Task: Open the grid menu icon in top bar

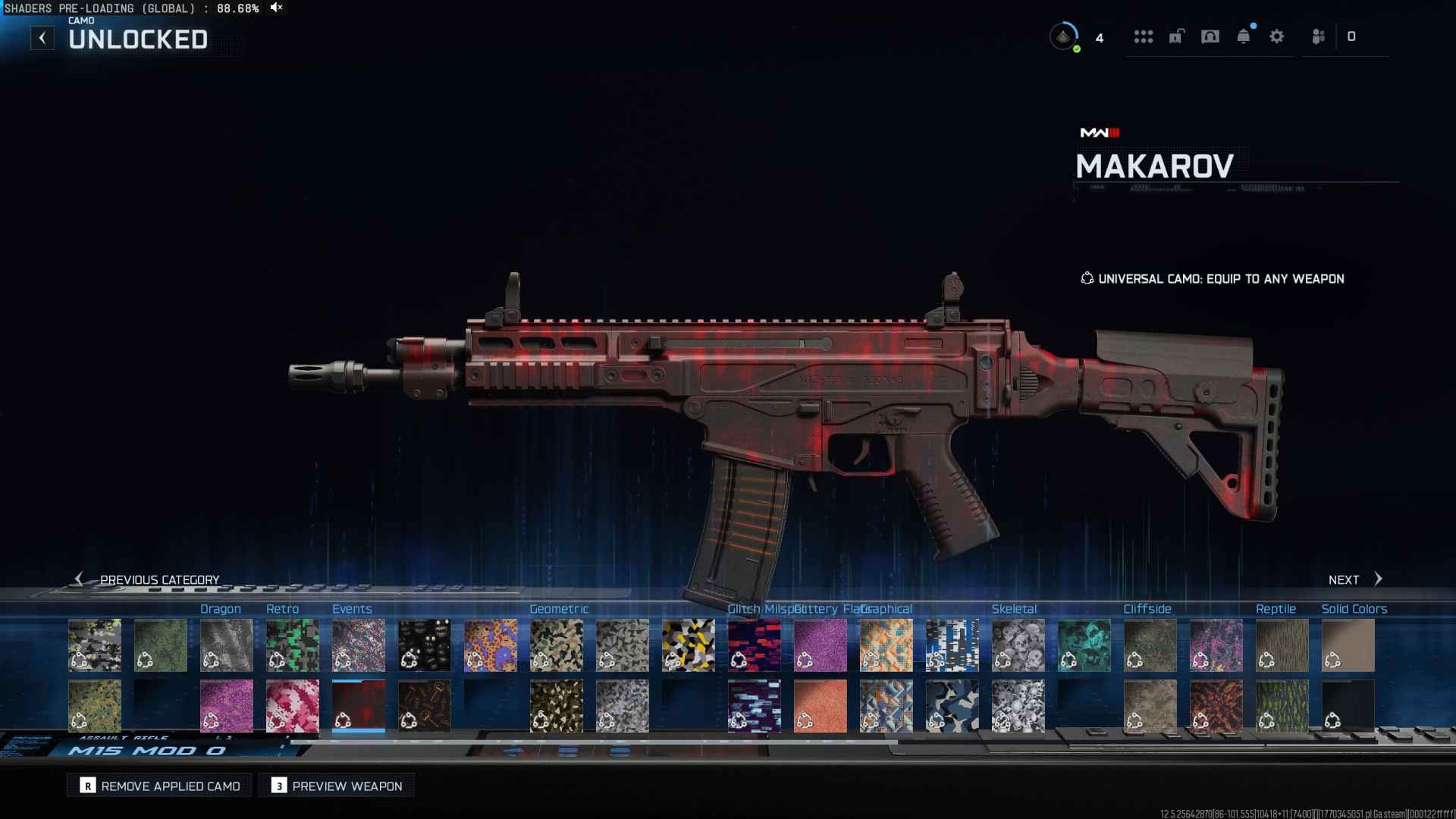Action: [x=1144, y=36]
